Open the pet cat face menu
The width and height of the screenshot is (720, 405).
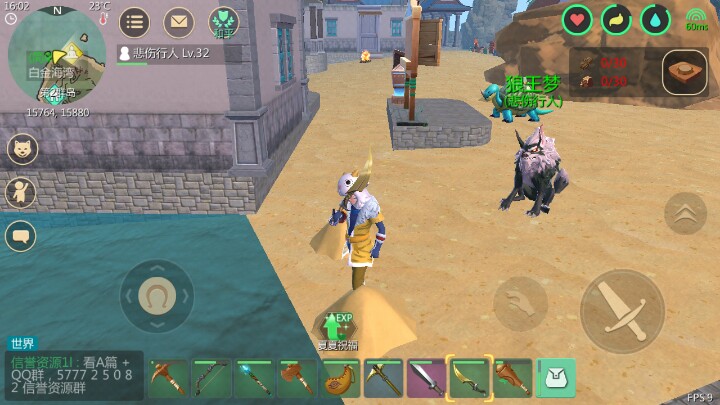[21, 149]
